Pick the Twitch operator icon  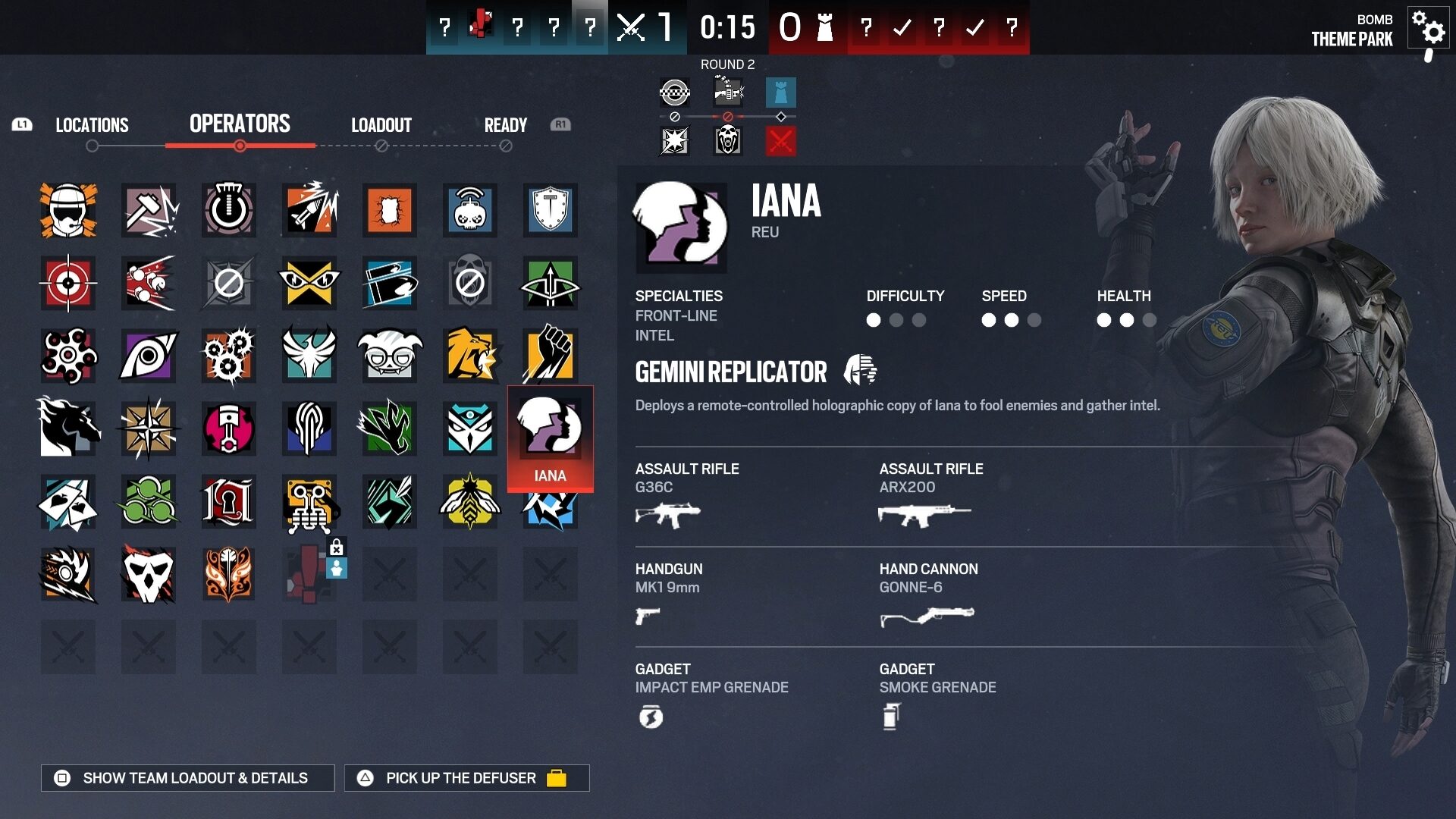pyautogui.click(x=470, y=210)
